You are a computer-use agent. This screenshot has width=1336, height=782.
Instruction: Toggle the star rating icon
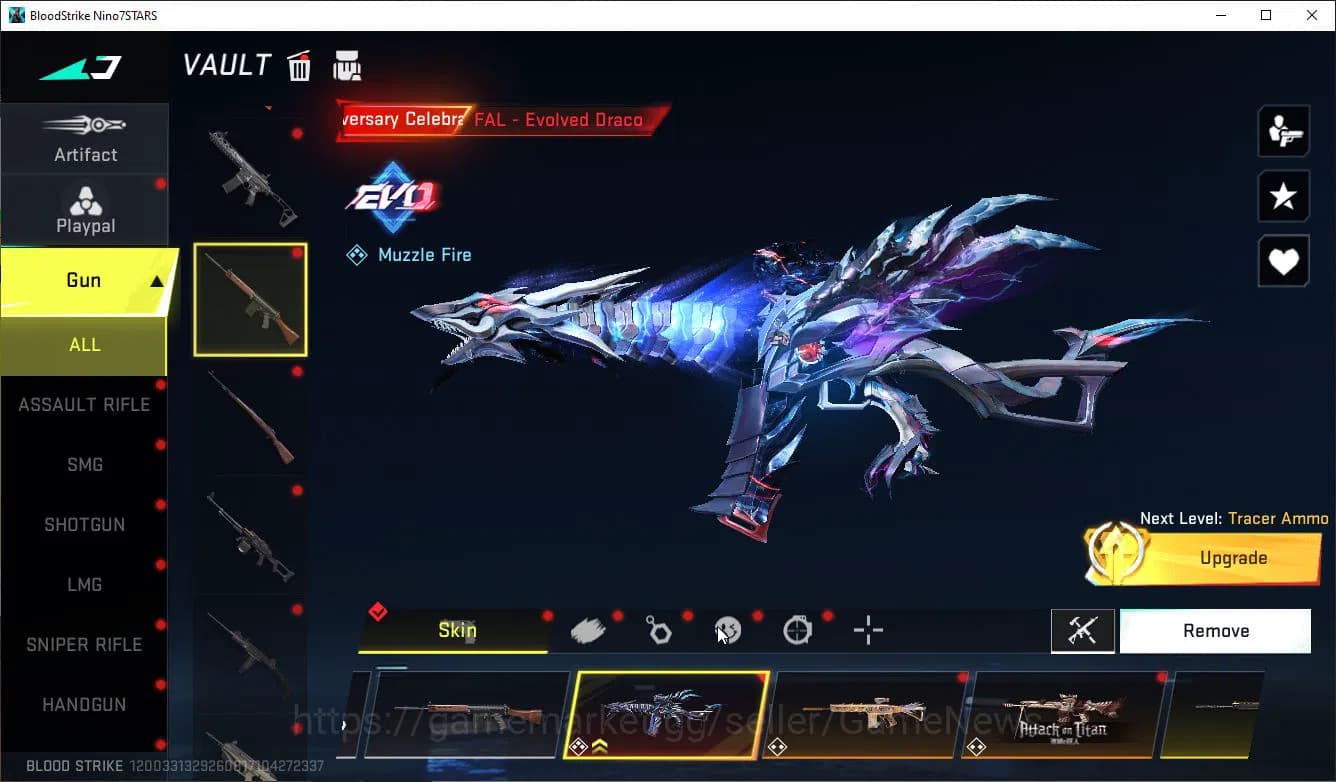pyautogui.click(x=1283, y=196)
